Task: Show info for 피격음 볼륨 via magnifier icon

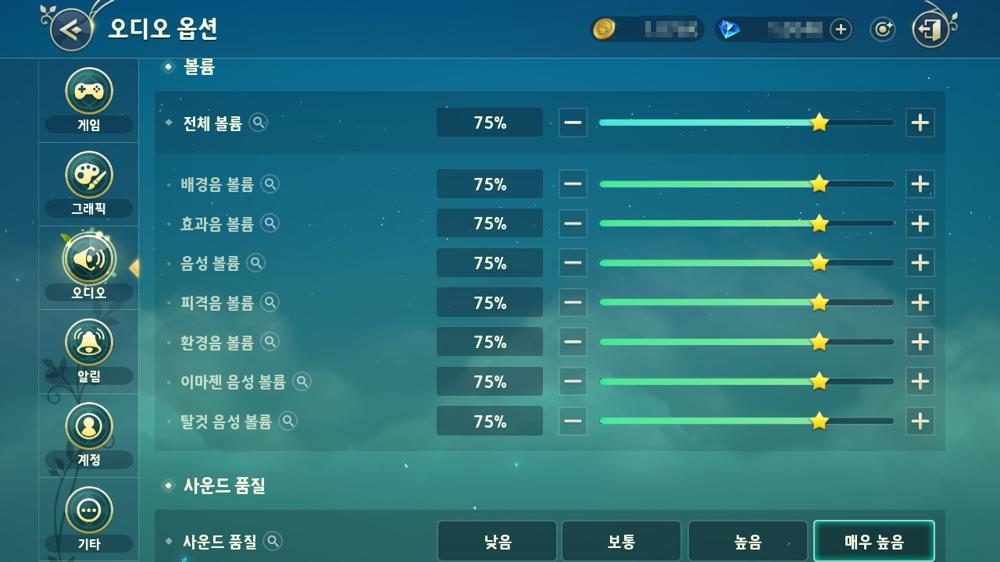Action: tap(269, 303)
